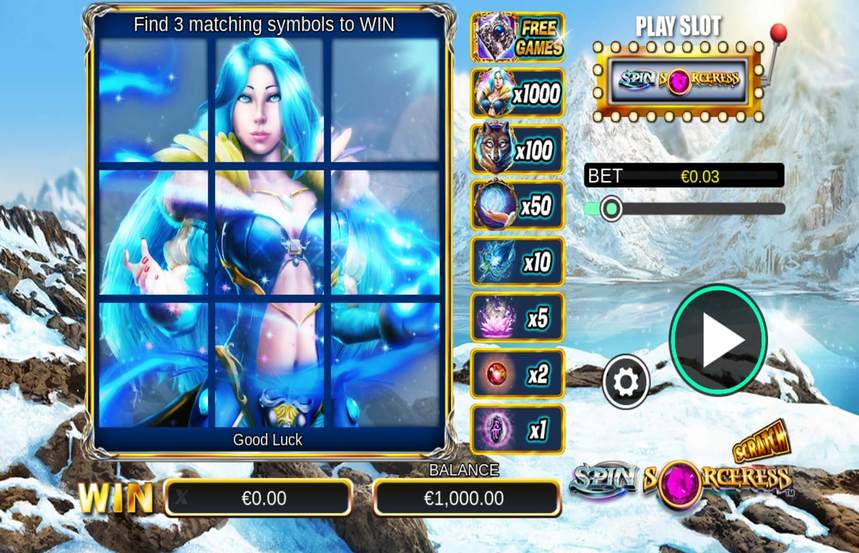Select the crystal orb x50 paytable entry
859x553 pixels.
pos(518,206)
